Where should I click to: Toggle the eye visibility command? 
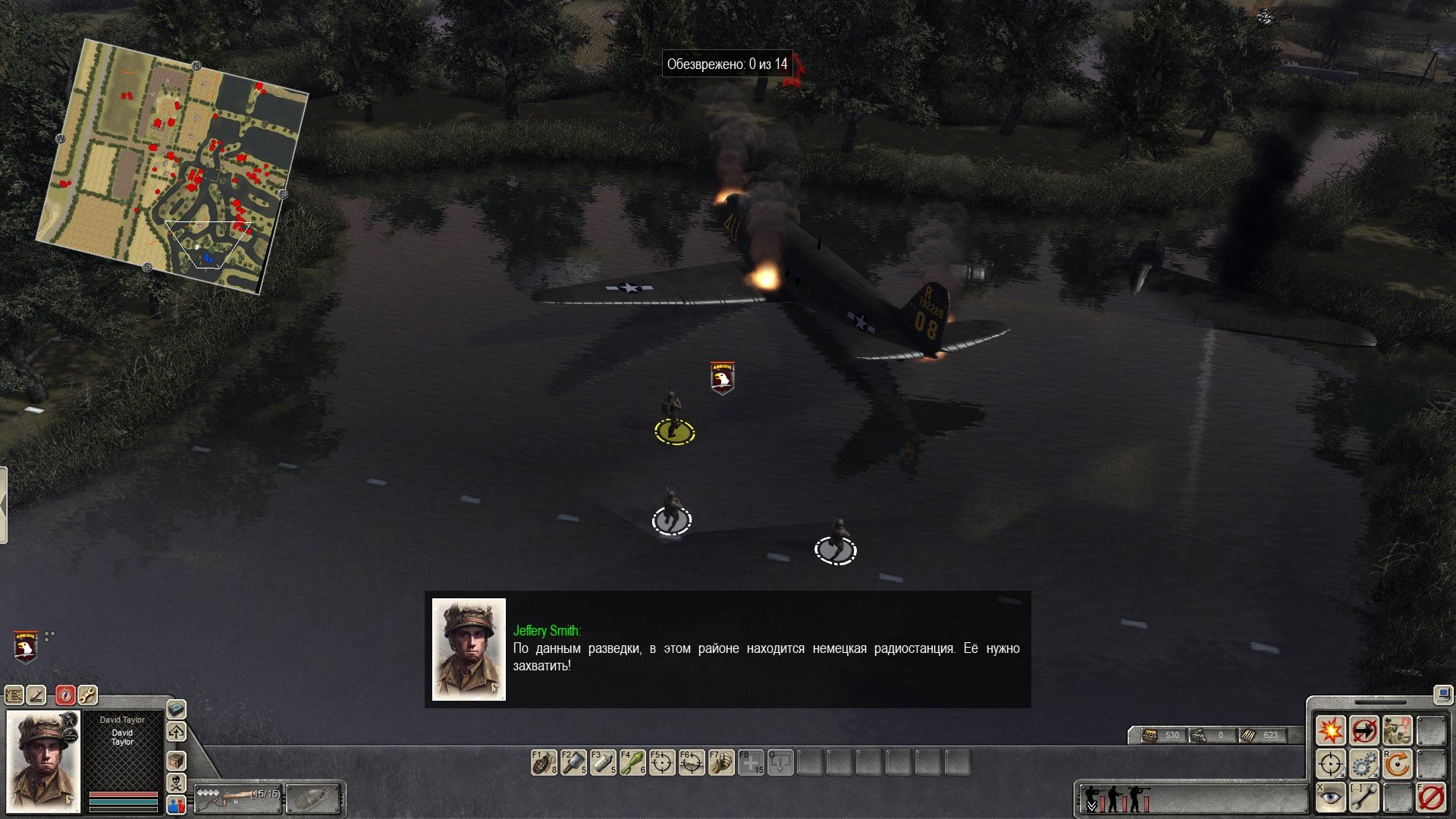[1330, 798]
